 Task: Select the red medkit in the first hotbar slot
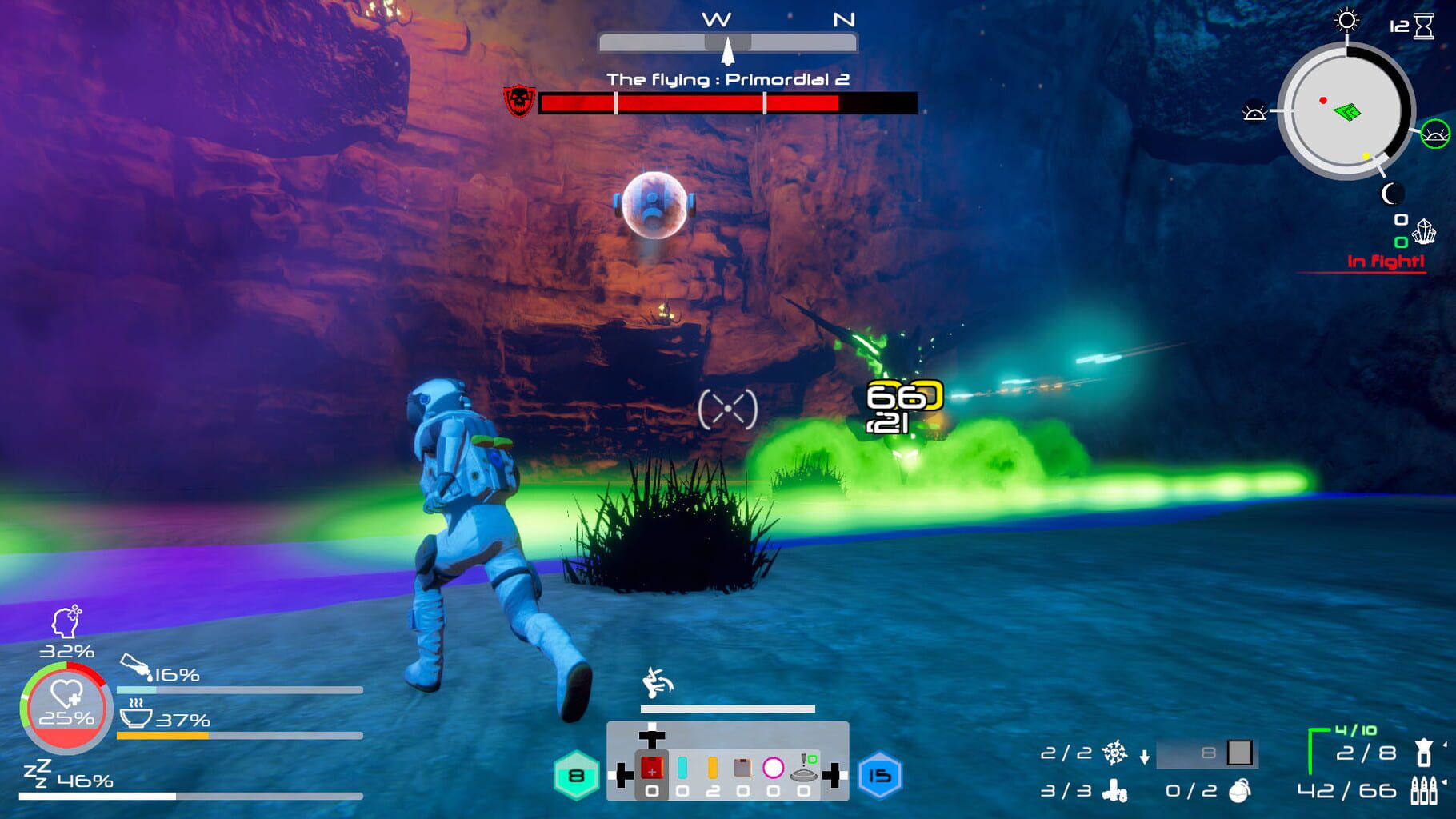click(652, 769)
